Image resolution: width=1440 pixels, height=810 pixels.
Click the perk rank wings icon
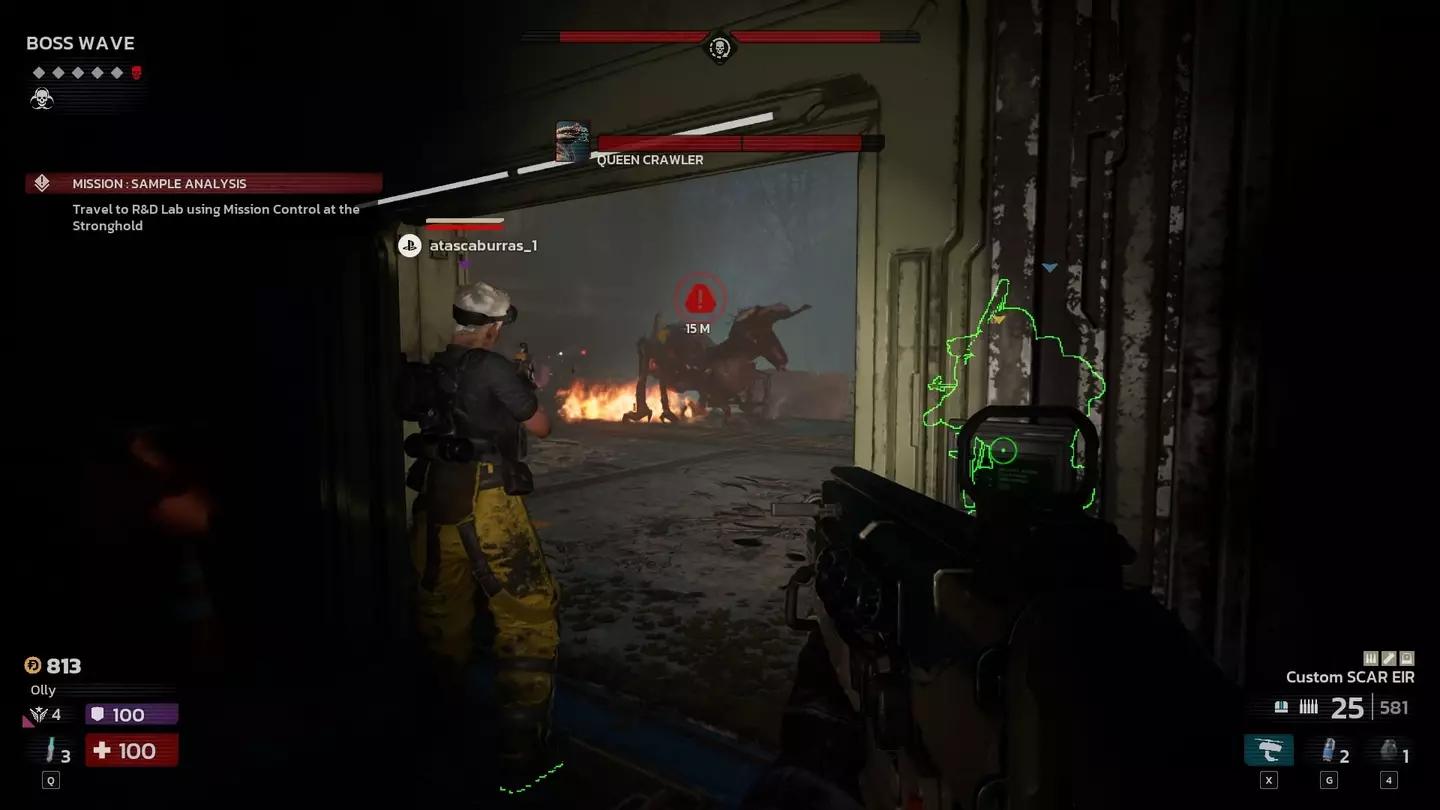(x=40, y=714)
